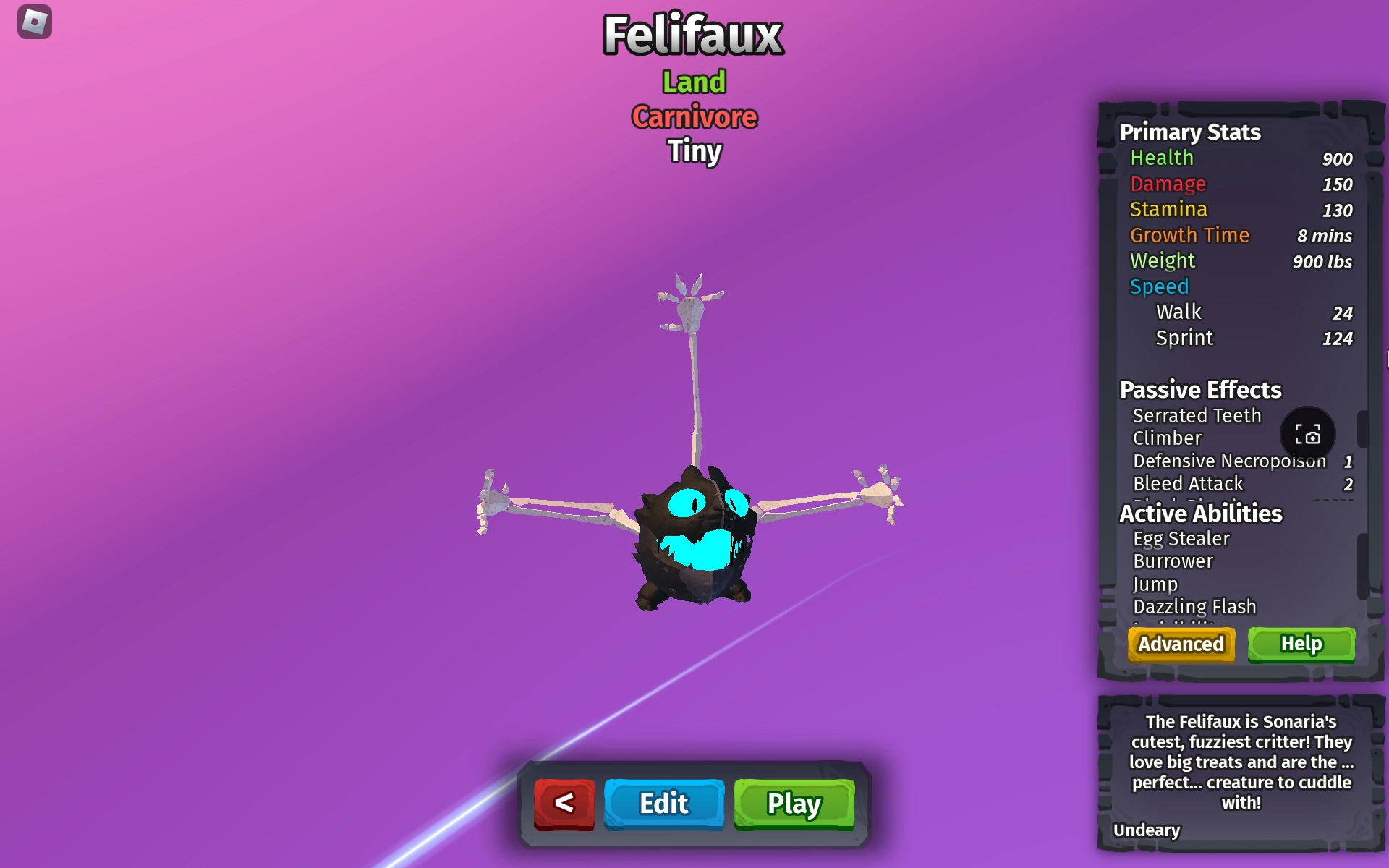Click the Felifaux description panel
Viewport: 1389px width, 868px height.
point(1240,763)
